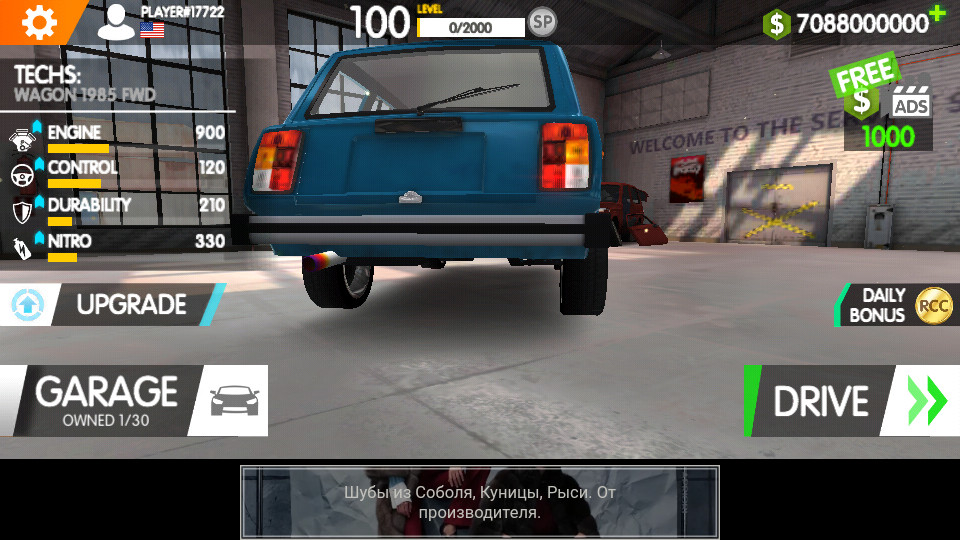Open the settings gear menu
Image resolution: width=960 pixels, height=540 pixels.
click(x=39, y=21)
